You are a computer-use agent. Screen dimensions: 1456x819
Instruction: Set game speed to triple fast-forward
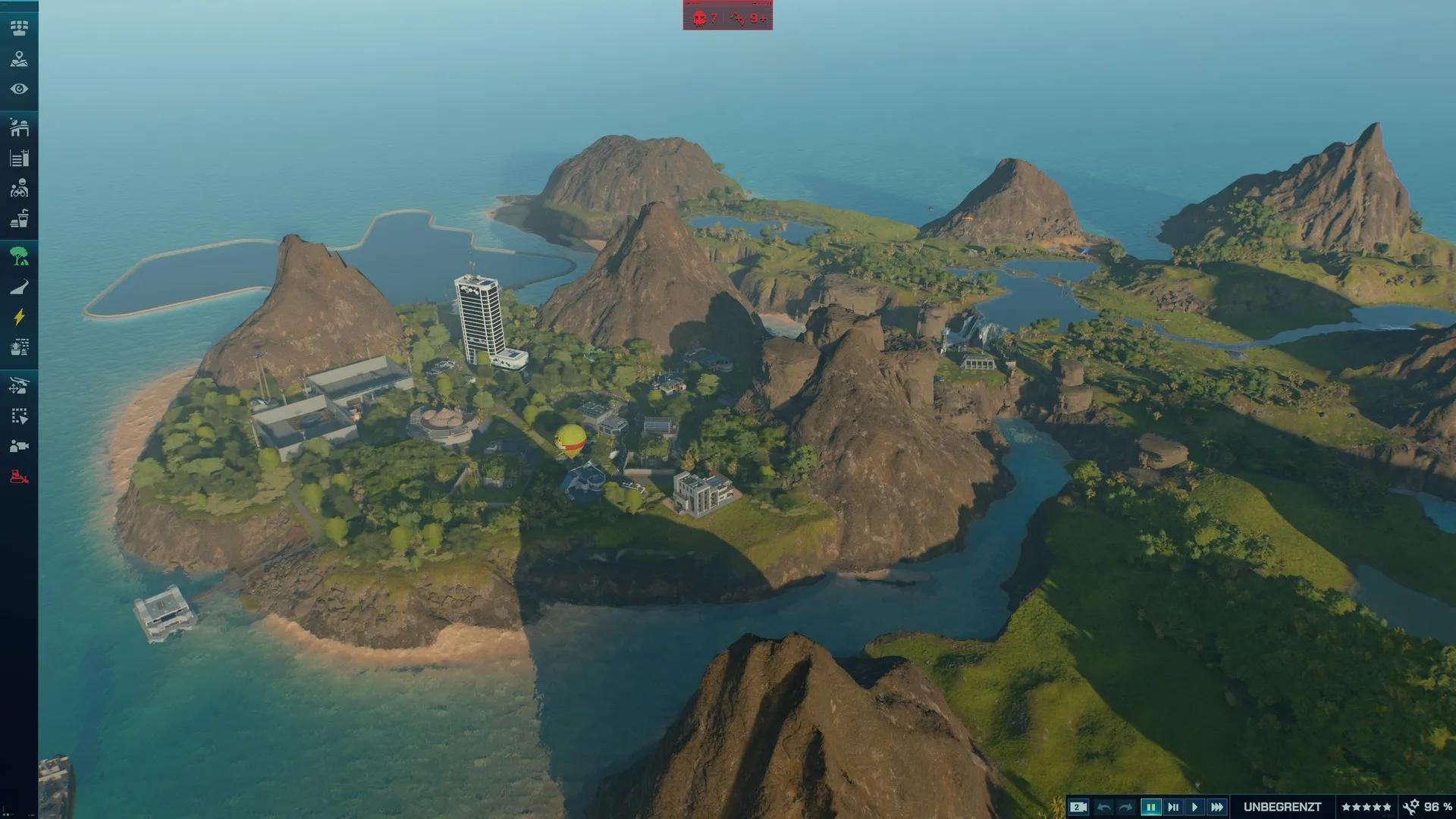[x=1216, y=807]
